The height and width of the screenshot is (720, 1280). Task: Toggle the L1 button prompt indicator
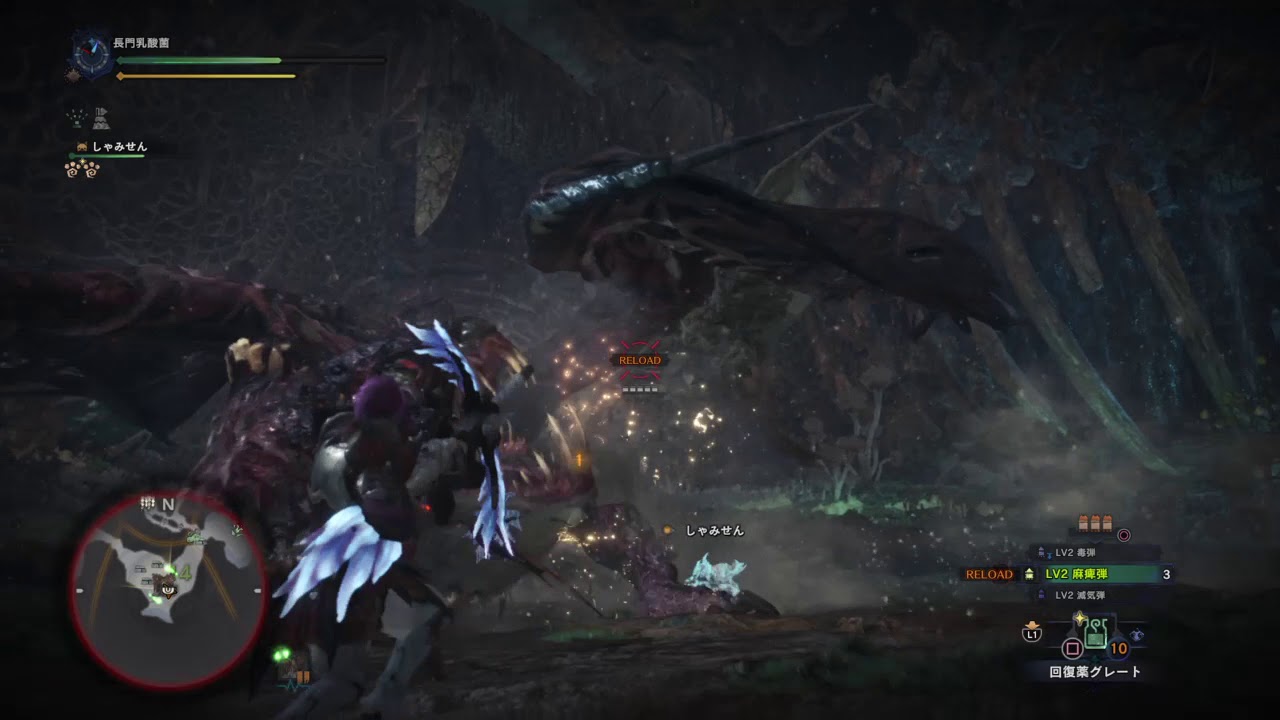point(1032,635)
